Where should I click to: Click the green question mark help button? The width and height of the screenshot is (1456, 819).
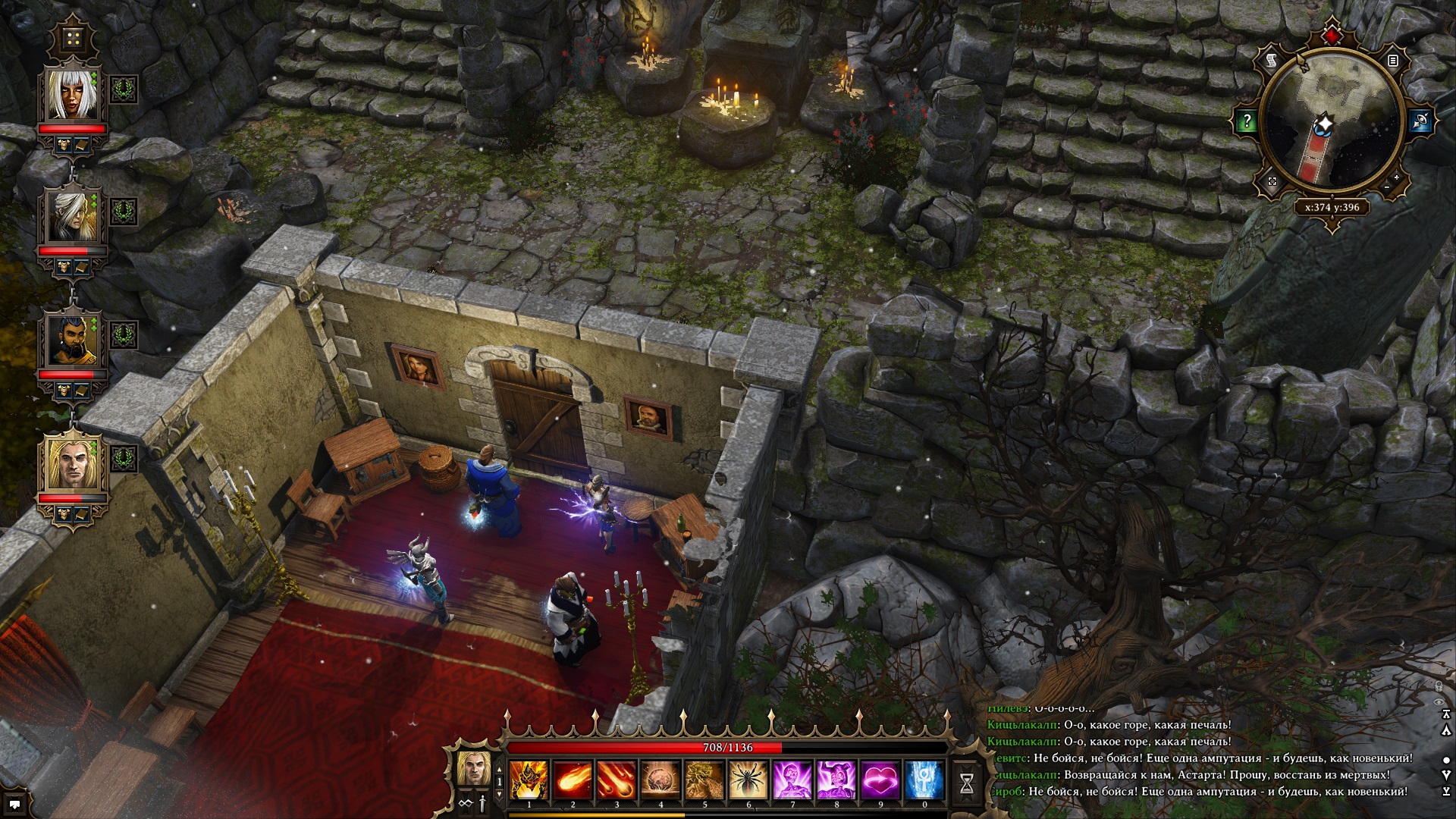coord(1247,121)
